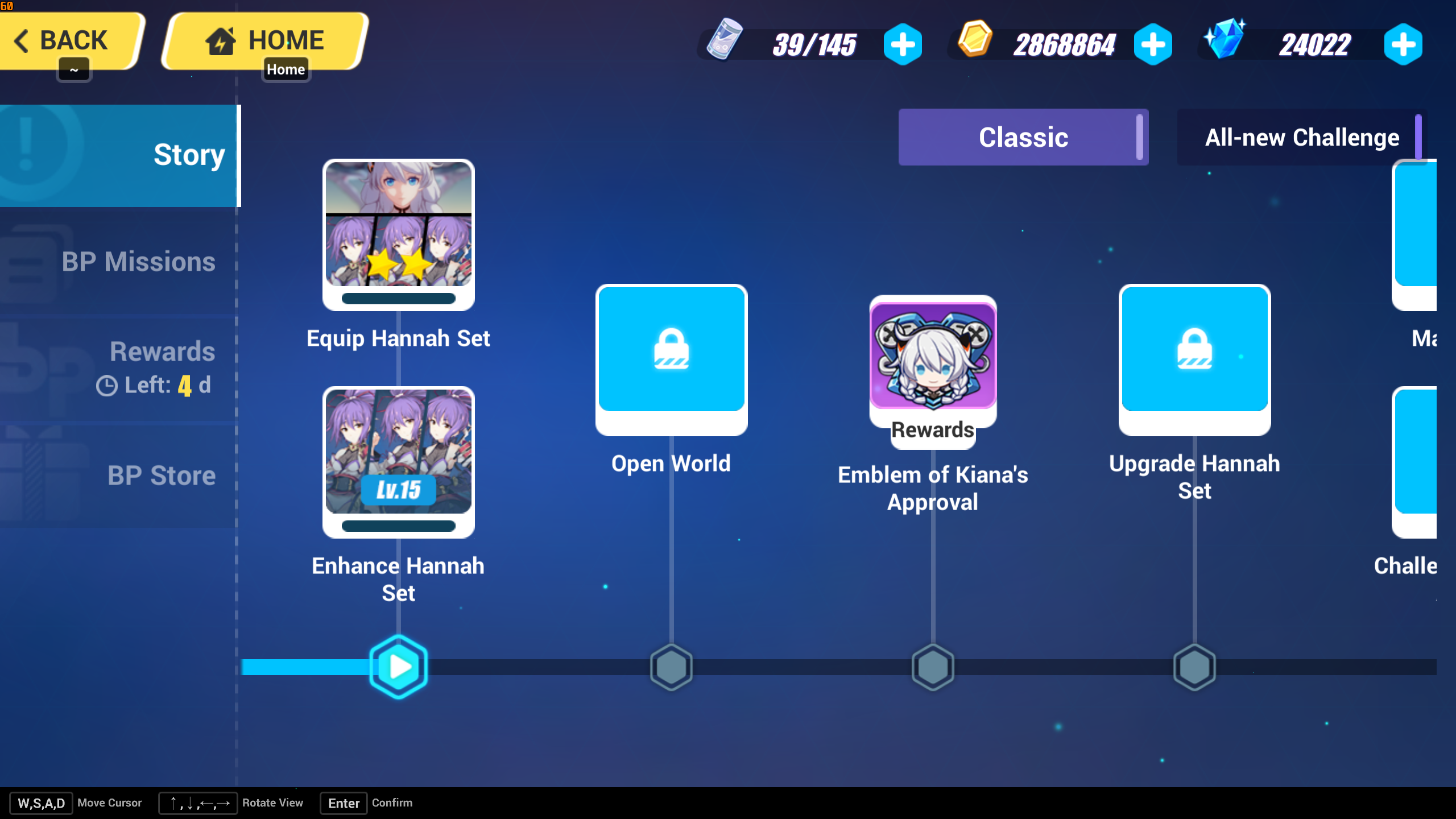Expand the tilde panel under BACK
This screenshot has width=1456, height=819.
tap(74, 69)
